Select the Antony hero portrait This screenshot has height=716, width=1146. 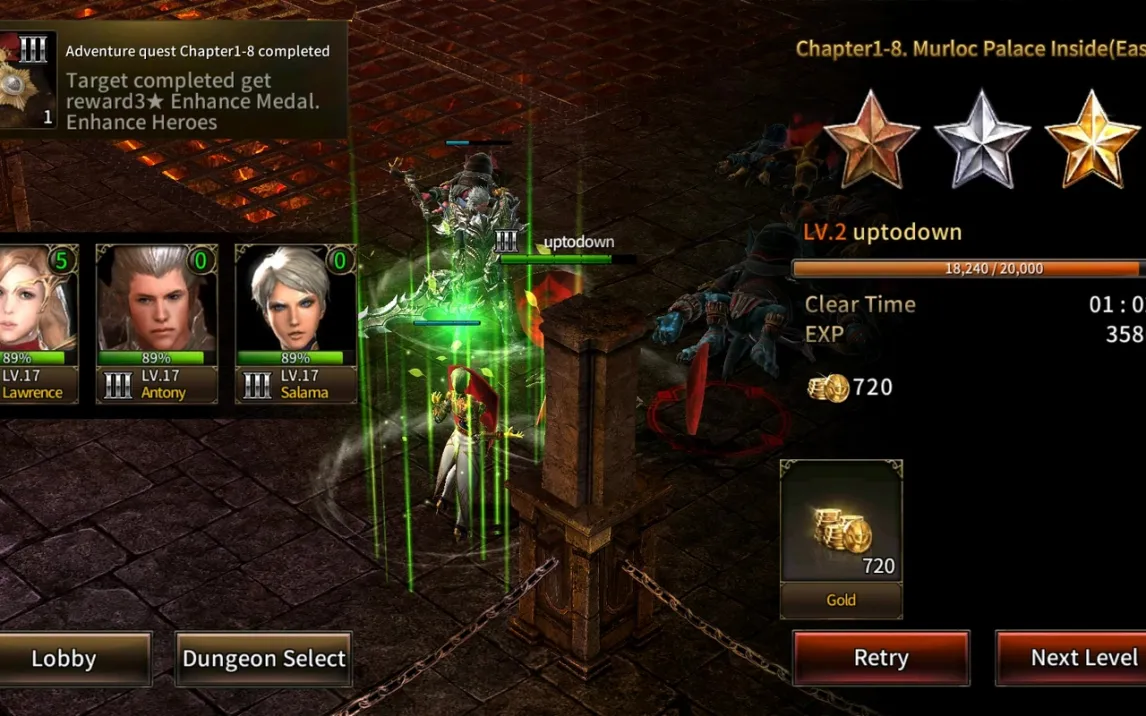click(157, 320)
